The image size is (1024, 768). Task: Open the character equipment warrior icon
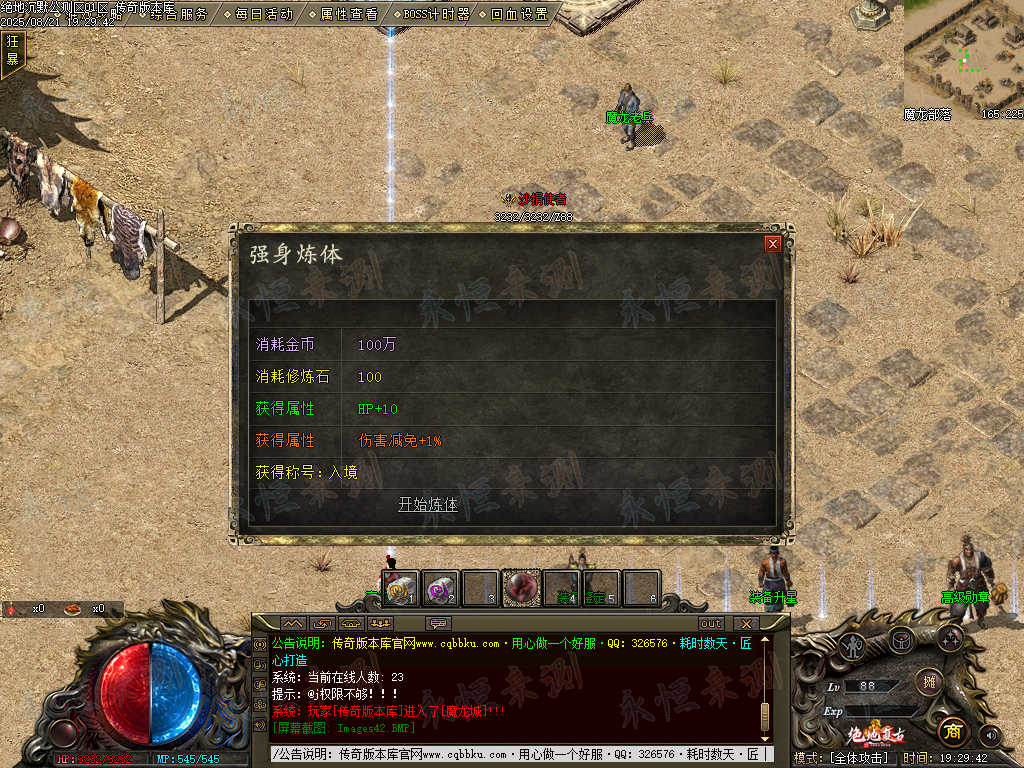[852, 645]
